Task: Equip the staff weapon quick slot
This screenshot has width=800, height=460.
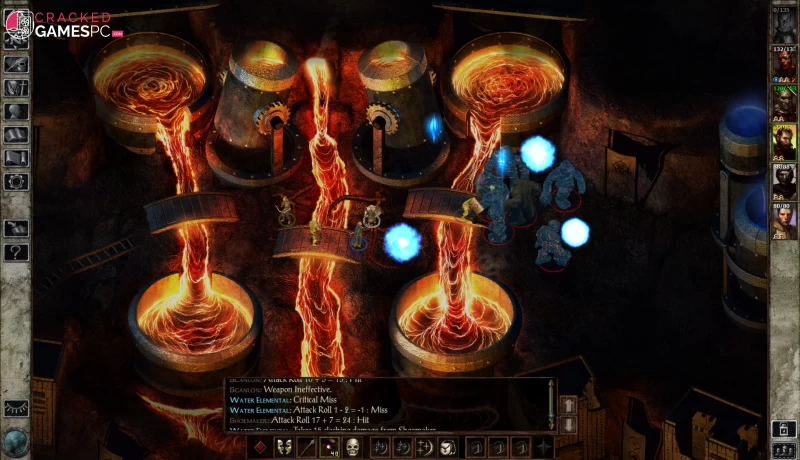Action: pyautogui.click(x=307, y=447)
